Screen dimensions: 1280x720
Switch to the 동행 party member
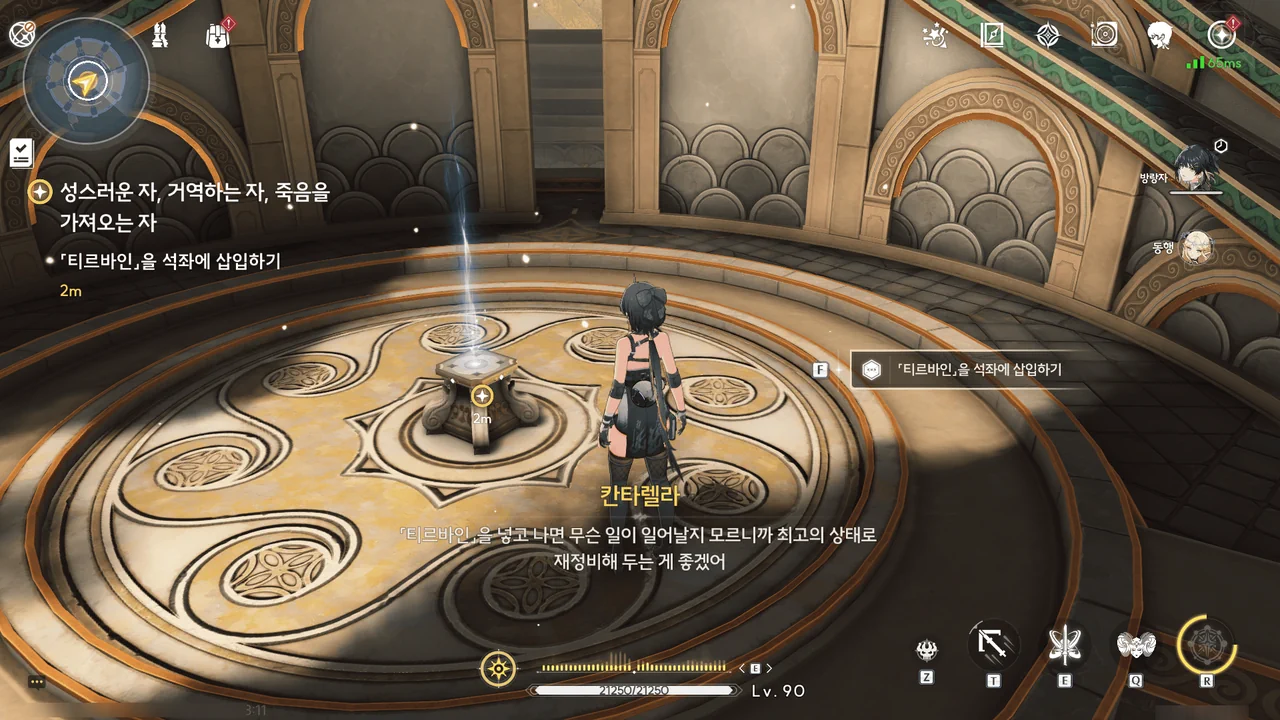click(x=1197, y=249)
